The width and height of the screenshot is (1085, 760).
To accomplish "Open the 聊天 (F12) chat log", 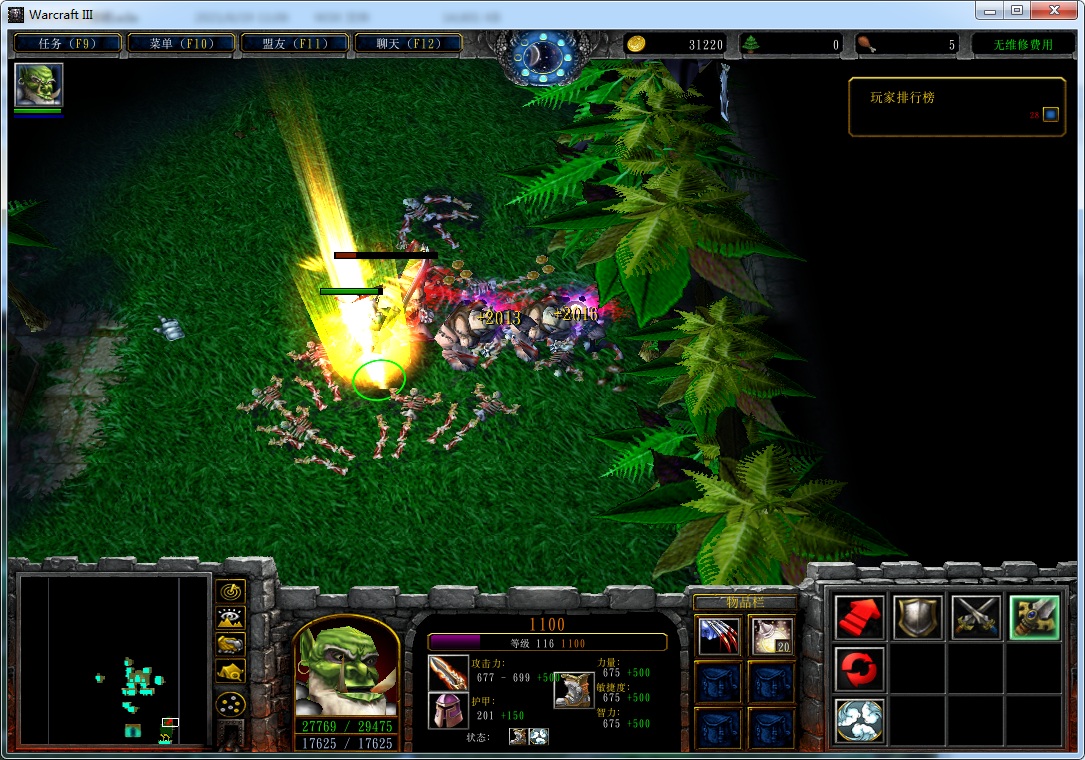I will [x=408, y=43].
